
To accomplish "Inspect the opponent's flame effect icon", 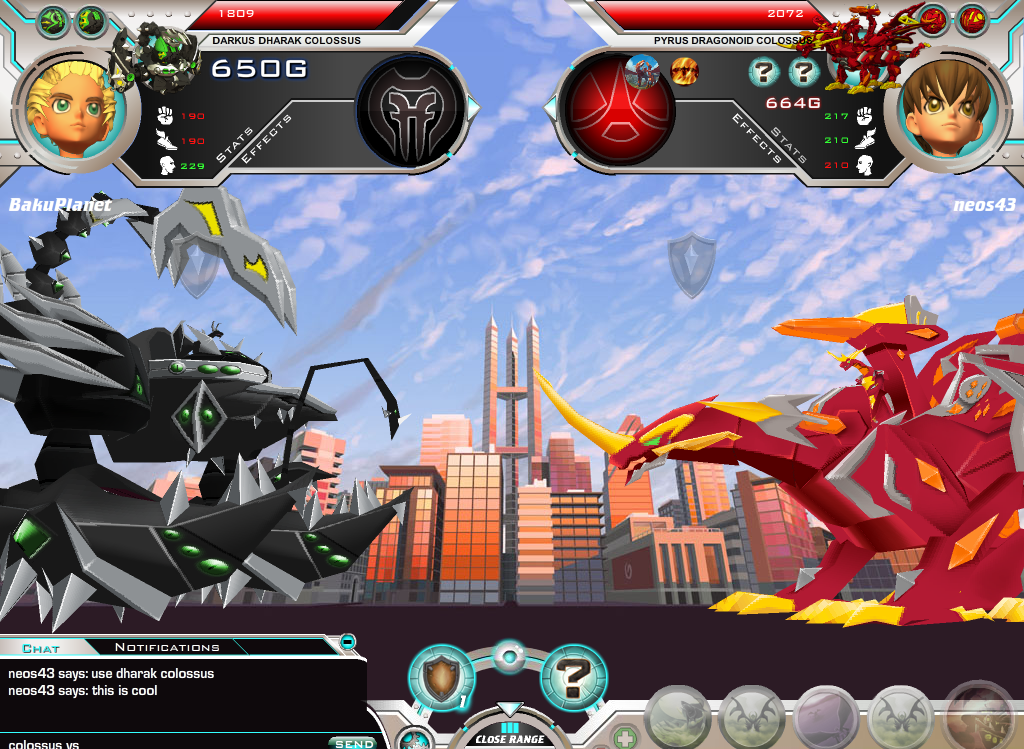I will (x=683, y=72).
